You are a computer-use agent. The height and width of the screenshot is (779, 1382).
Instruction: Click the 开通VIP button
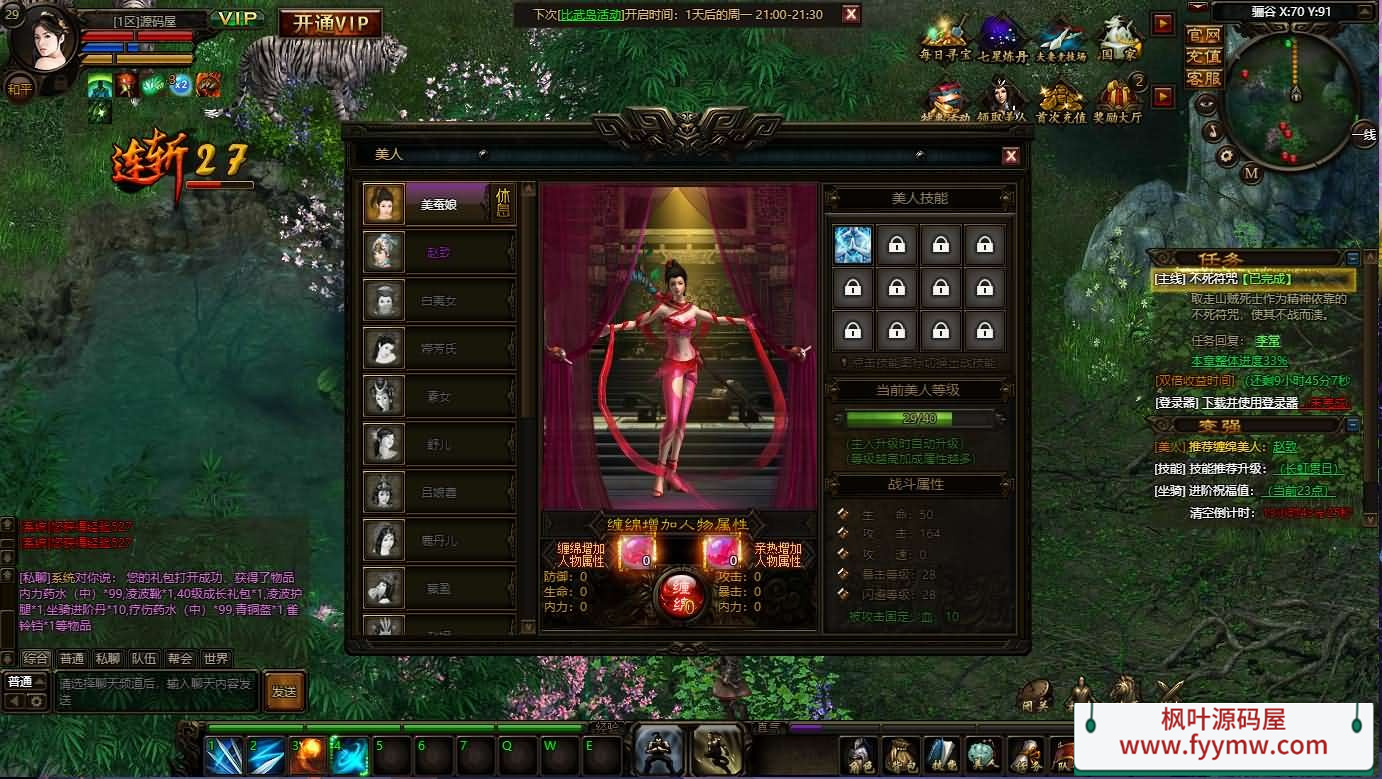point(330,23)
